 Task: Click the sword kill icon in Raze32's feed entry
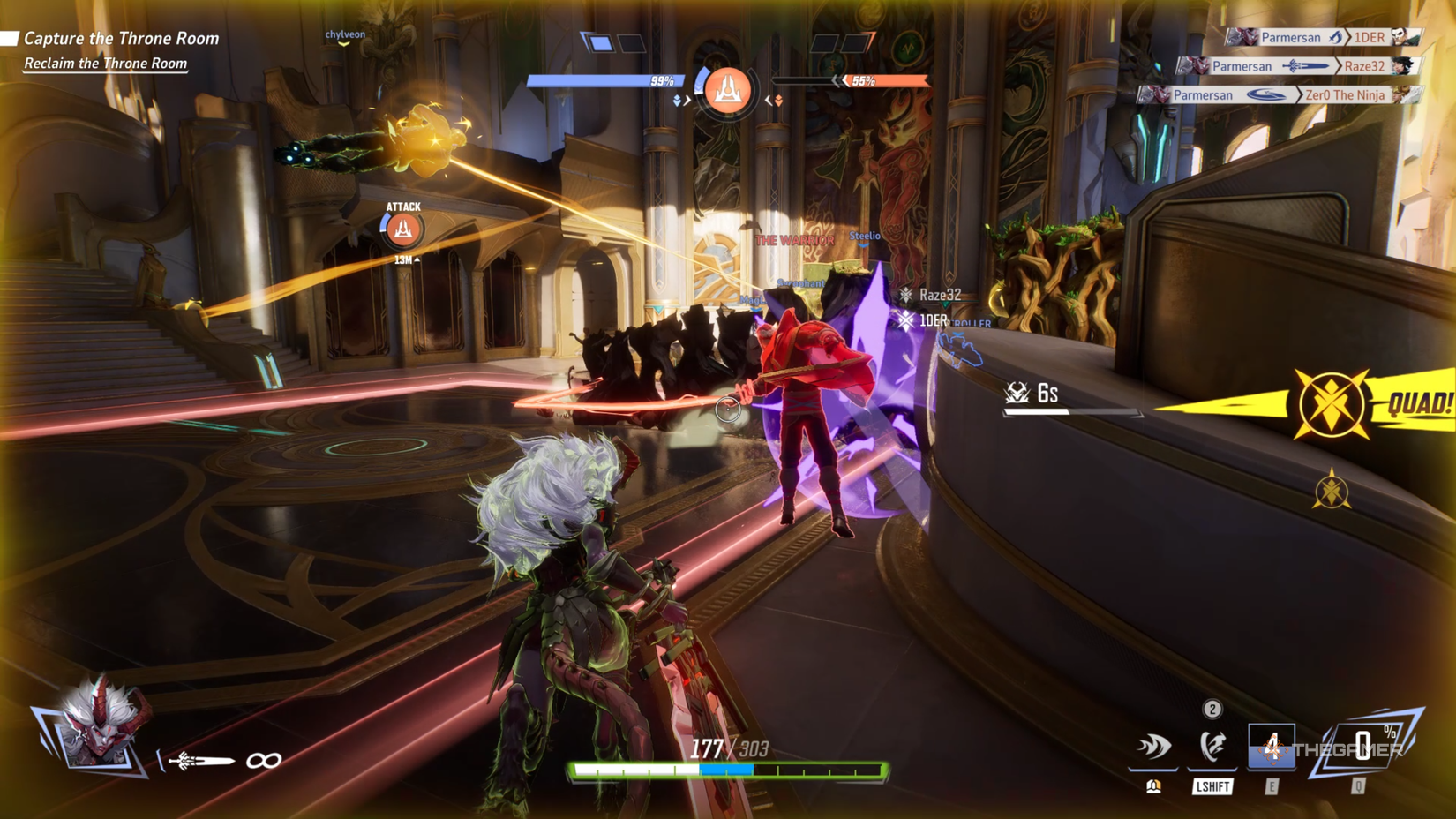click(1307, 65)
